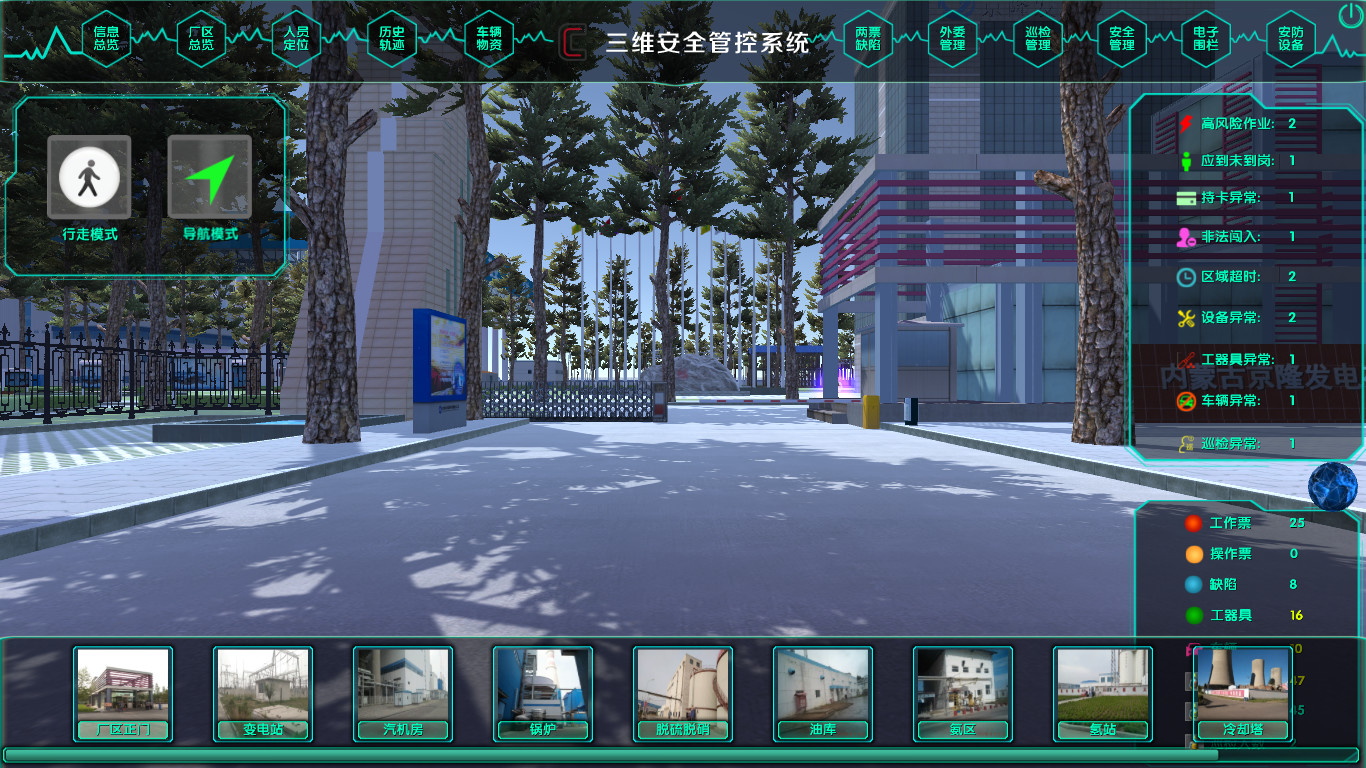
Task: Select the 冷却塔 cooling tower thumbnail
Action: pyautogui.click(x=1243, y=693)
